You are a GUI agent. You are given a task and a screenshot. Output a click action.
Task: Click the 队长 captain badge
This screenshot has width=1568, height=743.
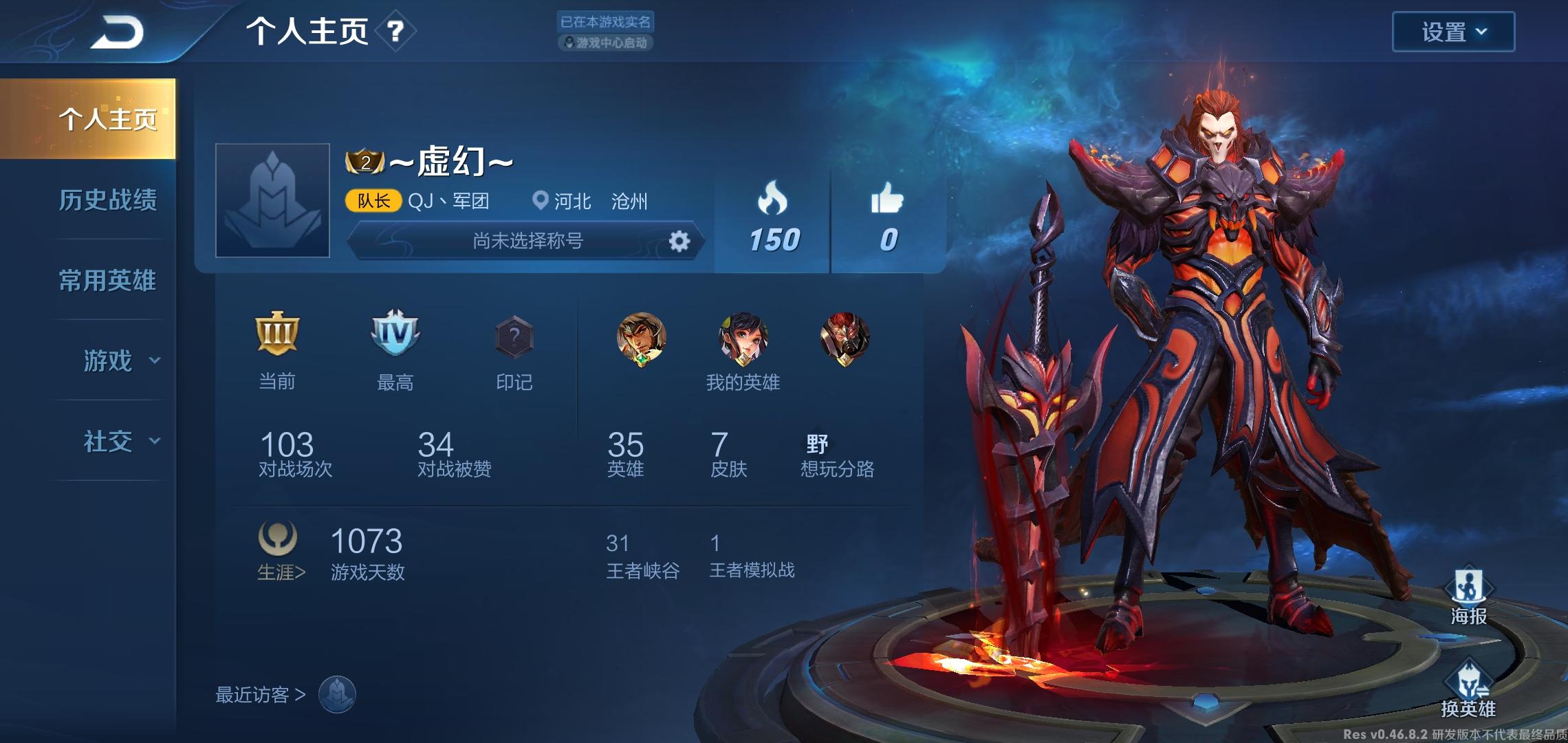pos(373,202)
